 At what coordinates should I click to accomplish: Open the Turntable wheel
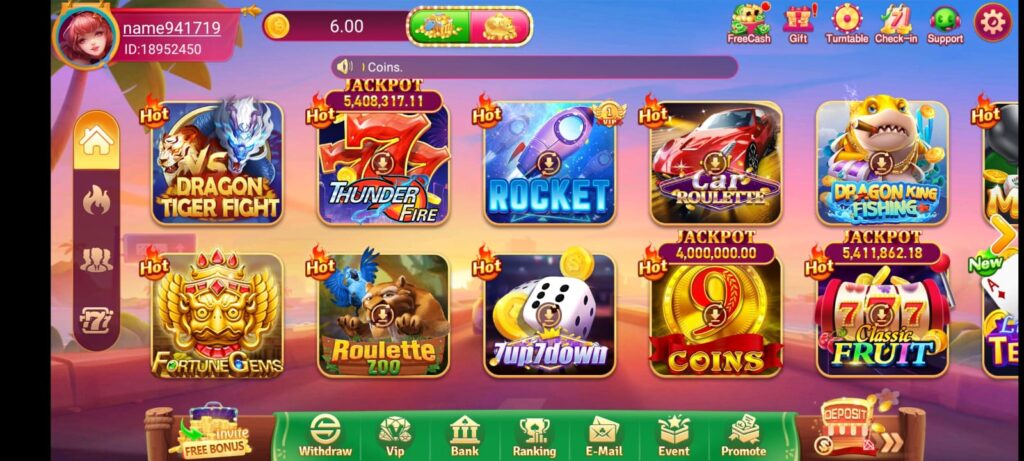pos(846,24)
